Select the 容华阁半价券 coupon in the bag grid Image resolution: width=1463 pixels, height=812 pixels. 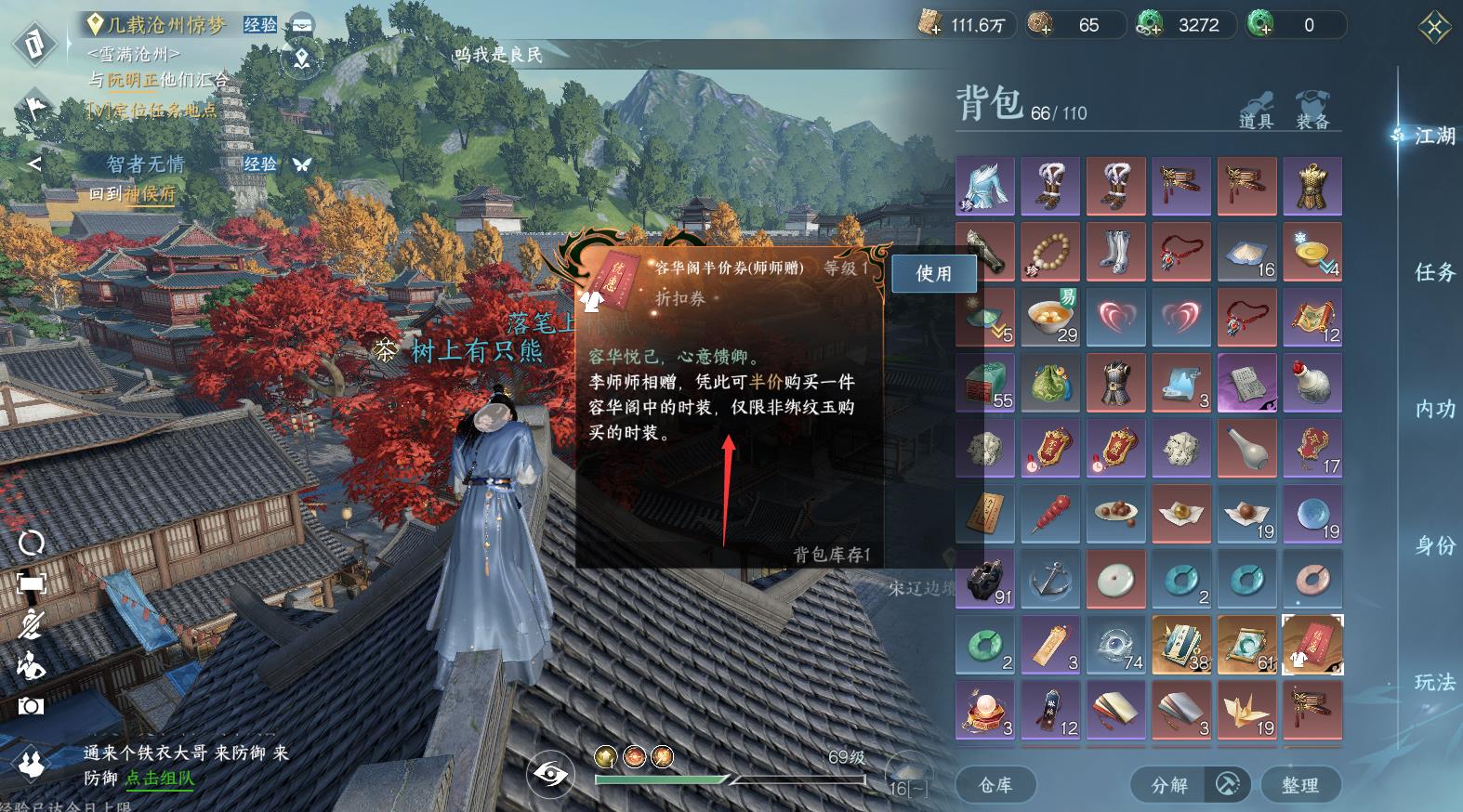1312,645
